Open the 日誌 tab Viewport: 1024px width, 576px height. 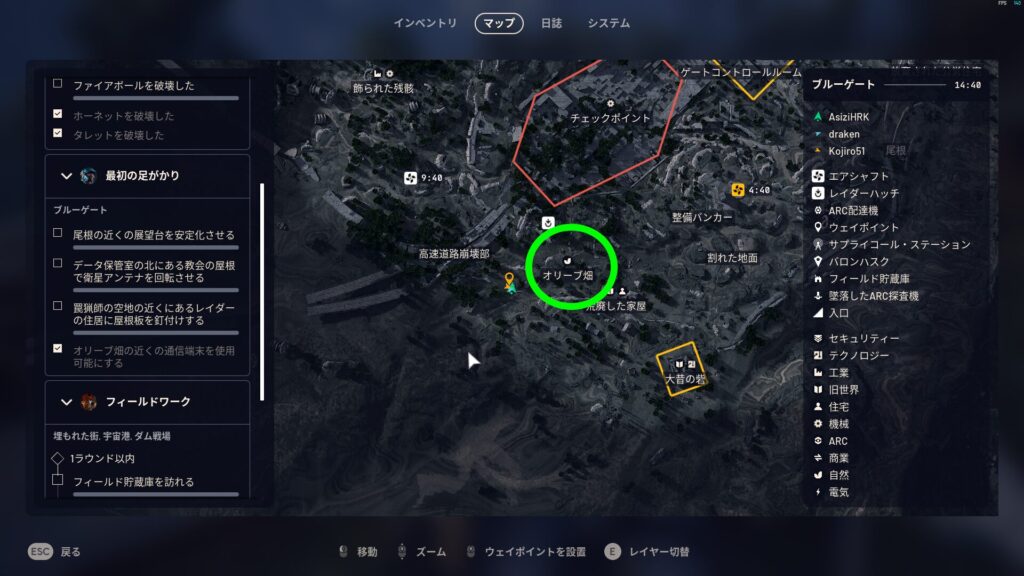[551, 23]
